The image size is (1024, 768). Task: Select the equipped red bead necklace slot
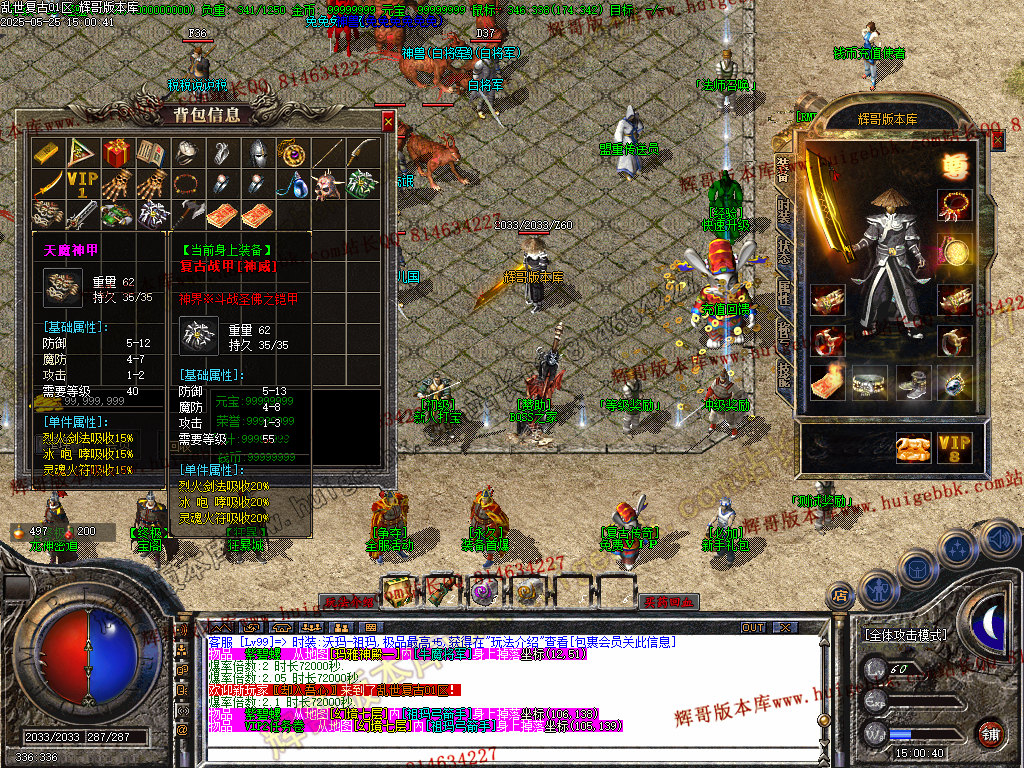click(x=955, y=206)
